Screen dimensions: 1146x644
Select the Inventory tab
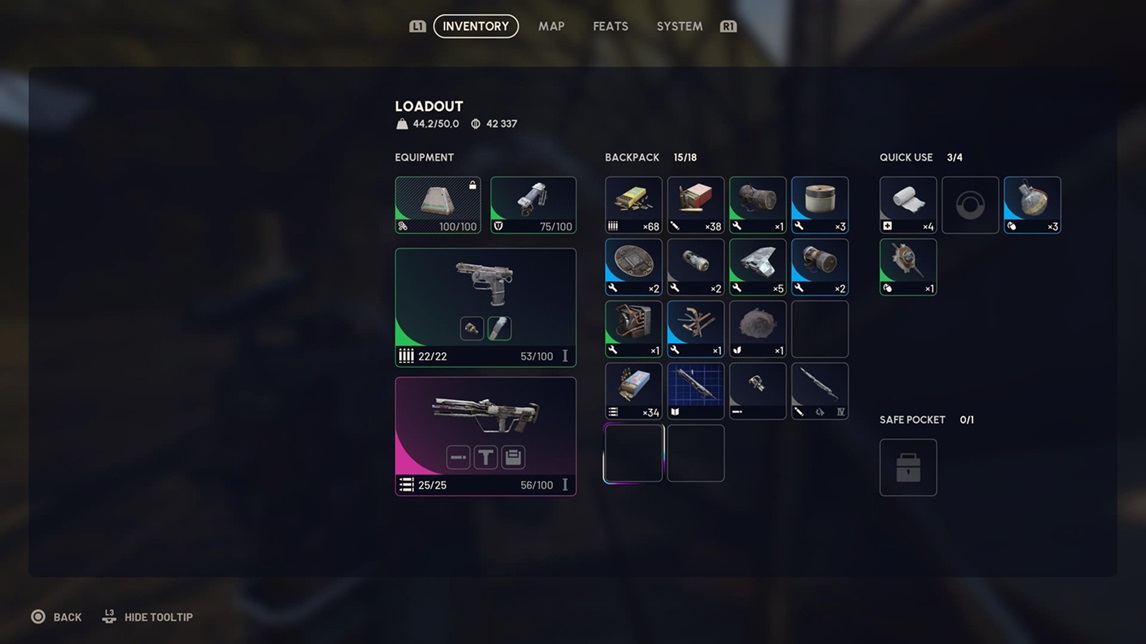coord(476,26)
